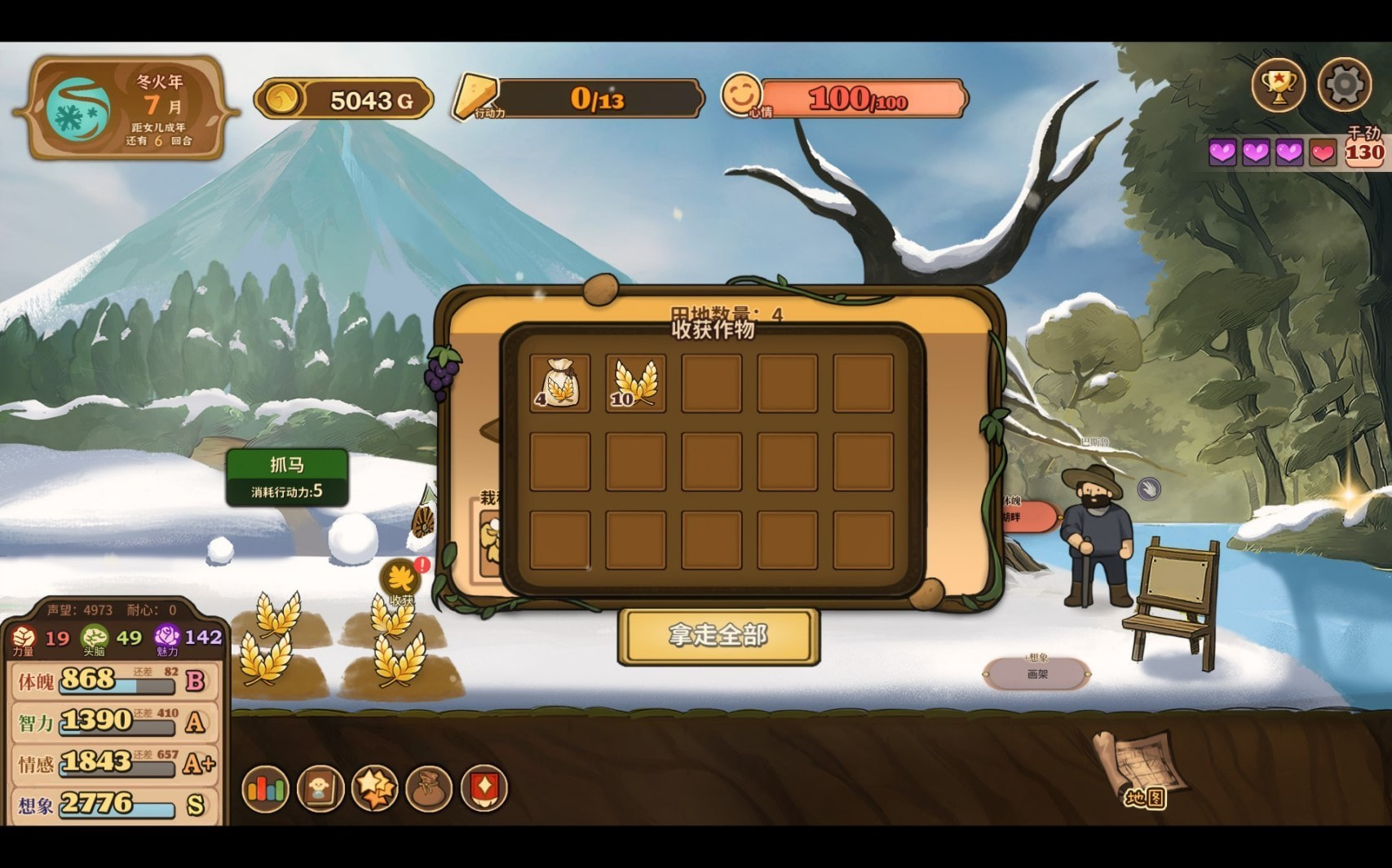Click the hand interaction icon beside the farmer
The image size is (1392, 868).
click(x=1148, y=489)
